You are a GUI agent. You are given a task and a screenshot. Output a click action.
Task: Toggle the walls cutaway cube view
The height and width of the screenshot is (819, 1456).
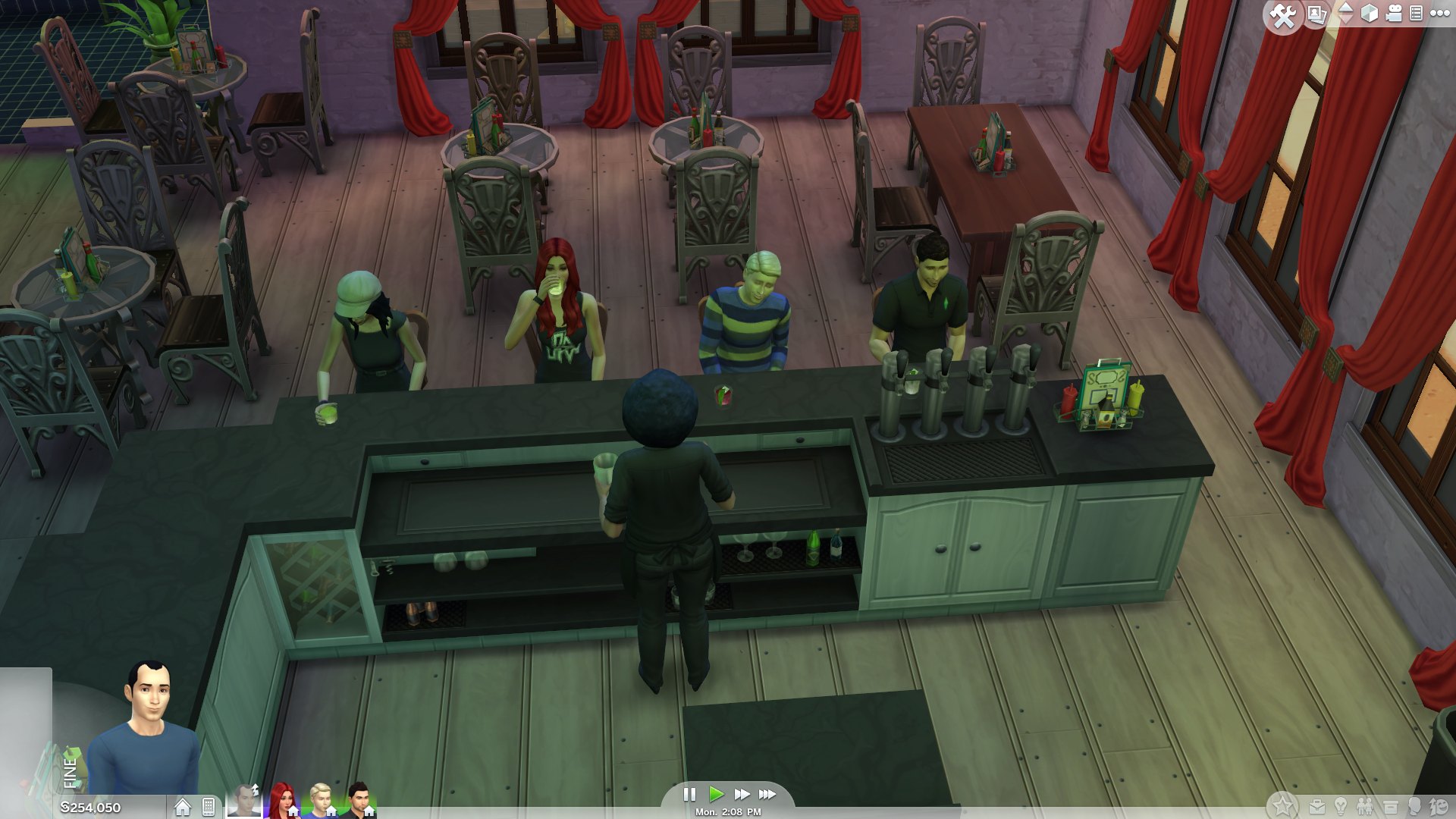point(1369,12)
